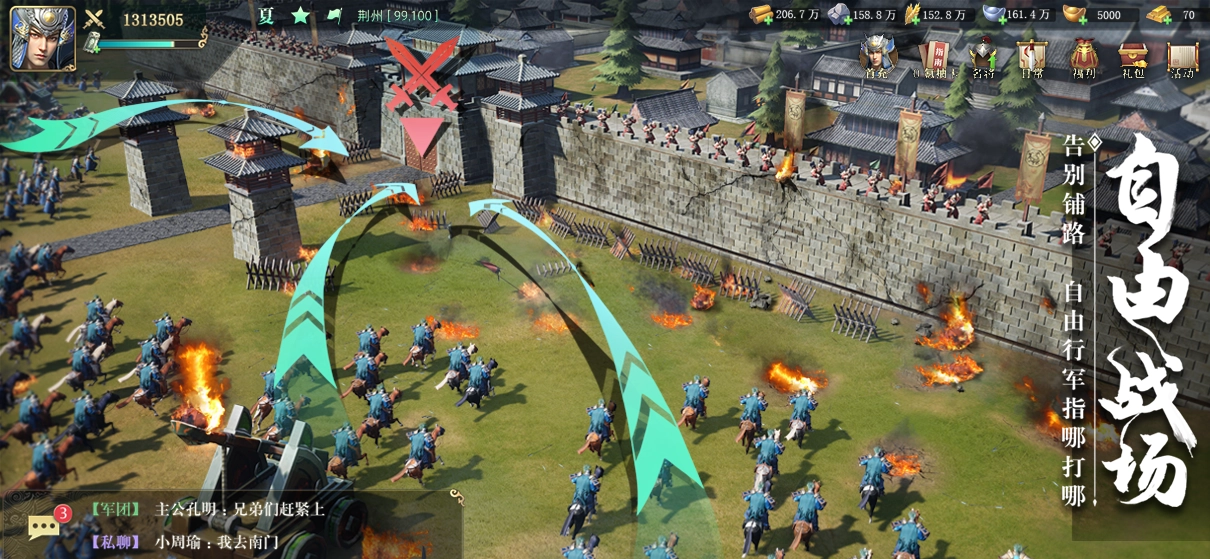Click the 荆州 map coordinates

[x=397, y=16]
